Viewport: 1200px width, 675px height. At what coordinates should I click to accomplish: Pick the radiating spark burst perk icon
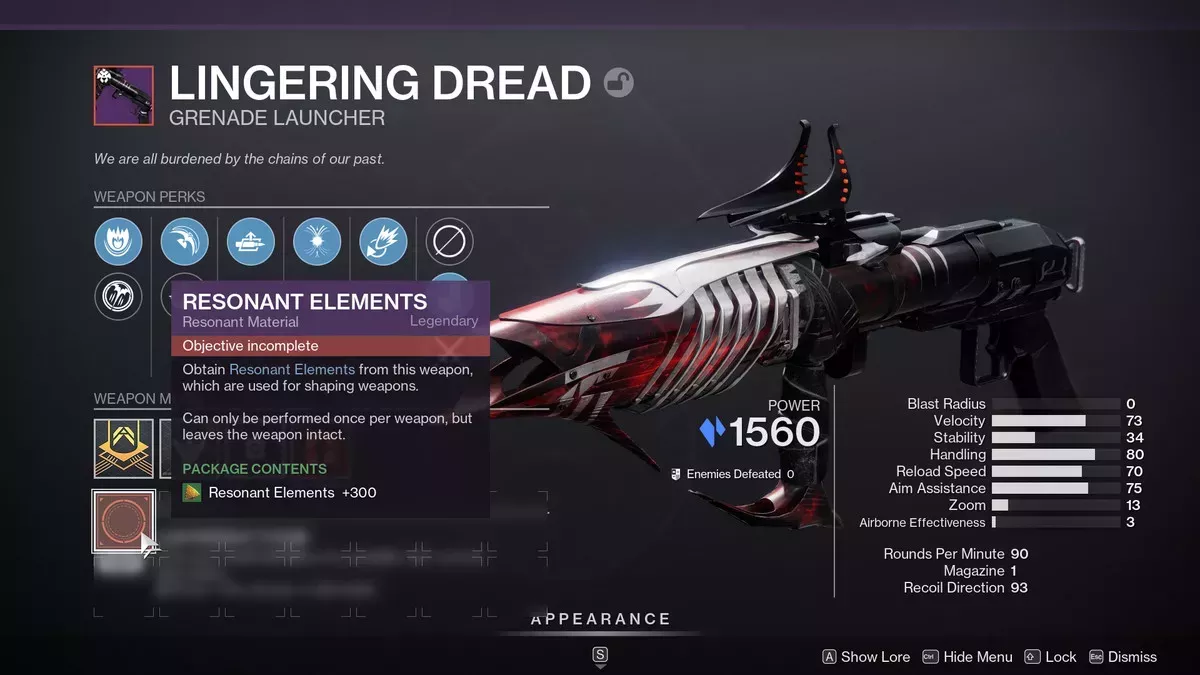(x=317, y=242)
